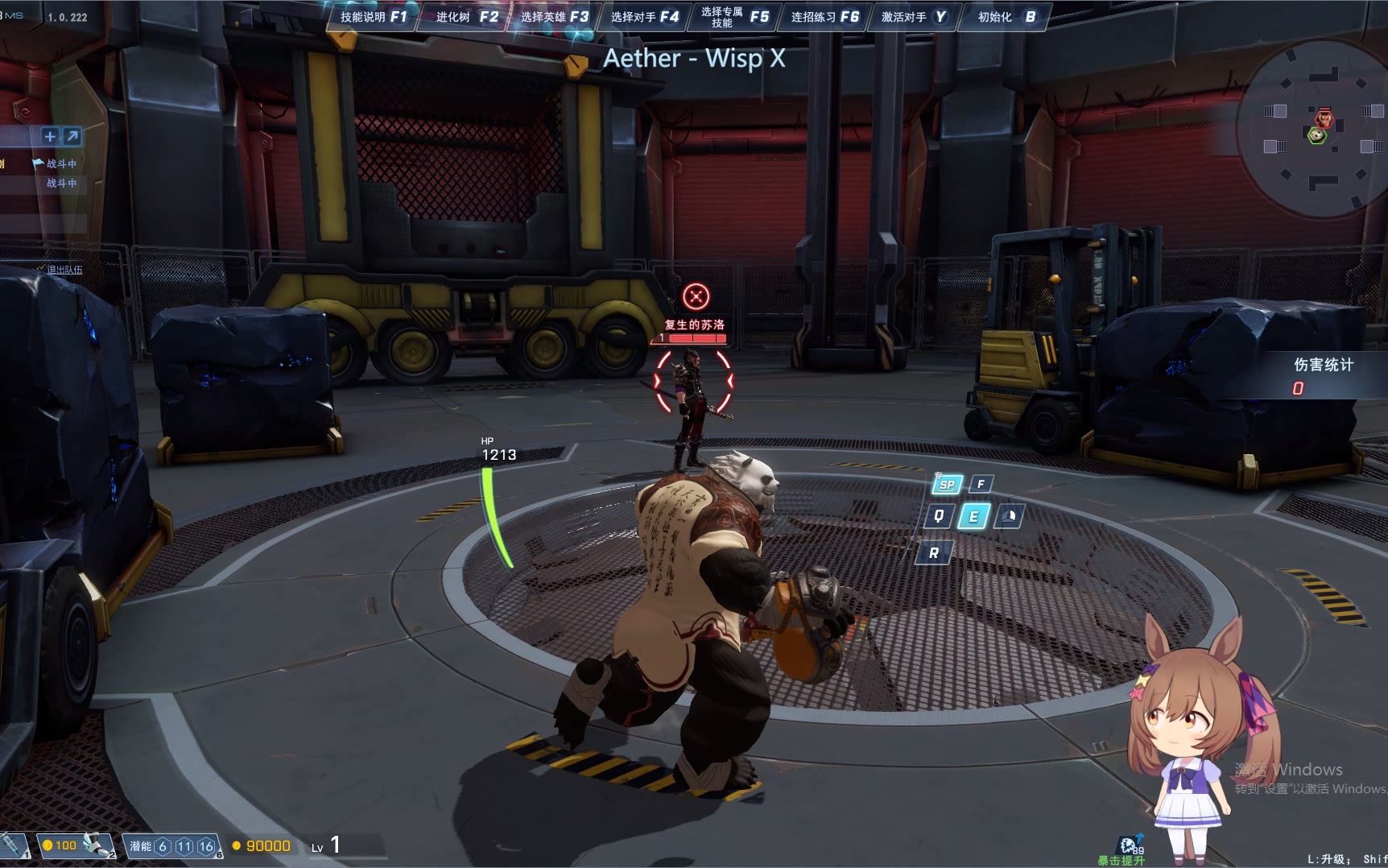Open the 潜能 potential panel
Screen dimensions: 1388x868
[172, 846]
